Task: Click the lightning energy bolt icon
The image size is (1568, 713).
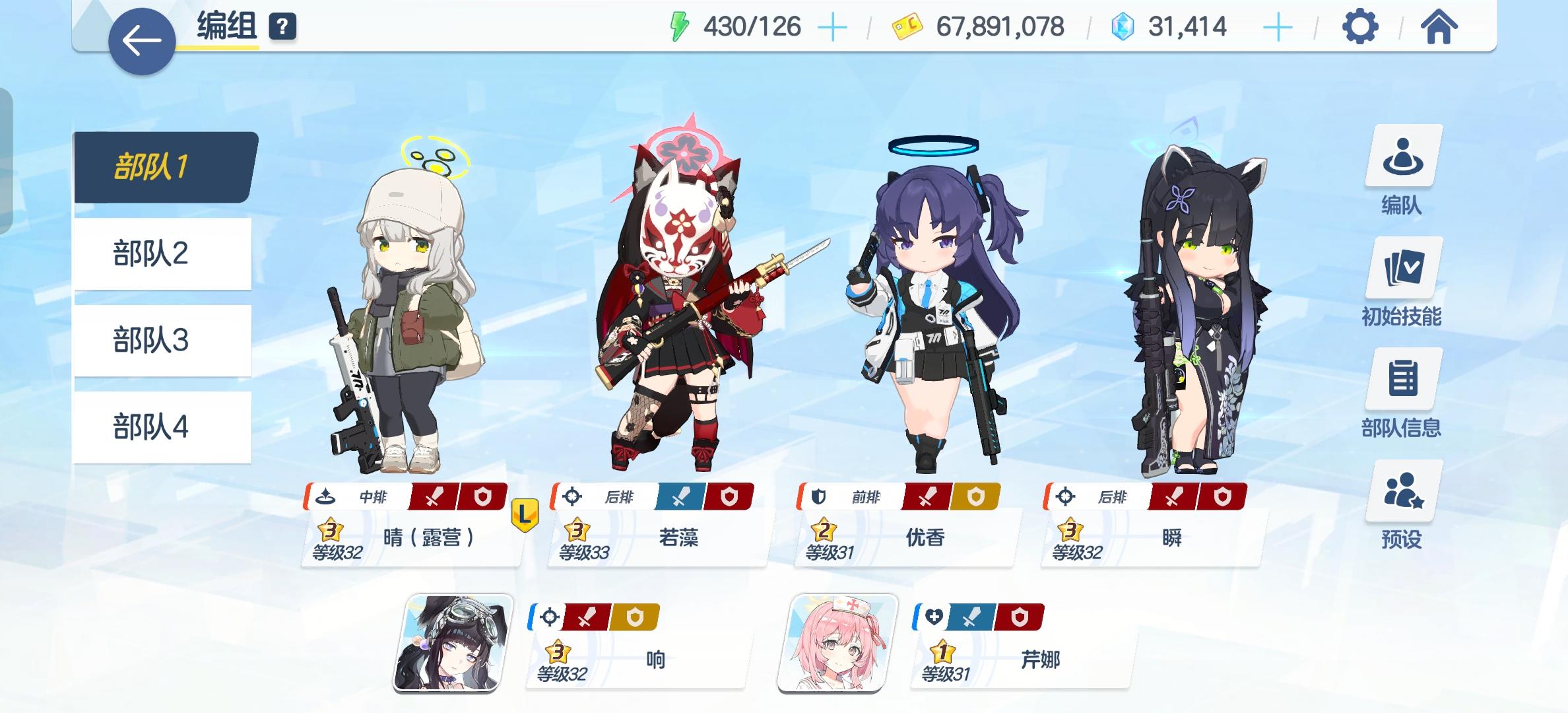Action: coord(680,28)
